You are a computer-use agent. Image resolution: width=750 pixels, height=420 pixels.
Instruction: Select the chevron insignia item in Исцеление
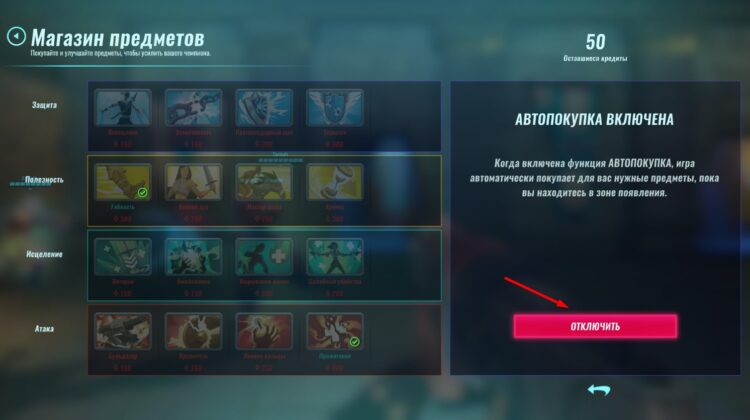123,256
